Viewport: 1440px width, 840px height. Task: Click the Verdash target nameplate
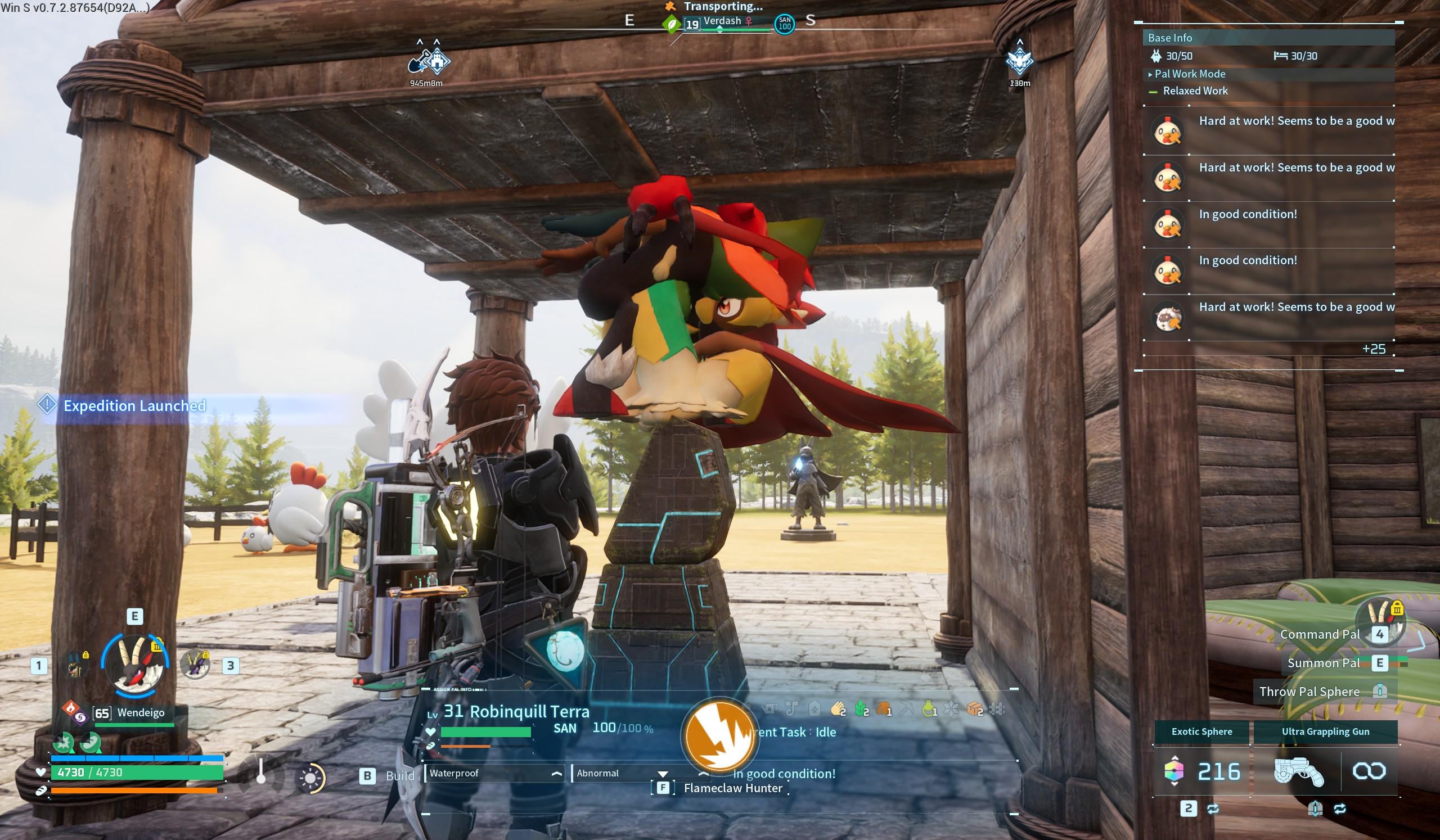pyautogui.click(x=722, y=22)
